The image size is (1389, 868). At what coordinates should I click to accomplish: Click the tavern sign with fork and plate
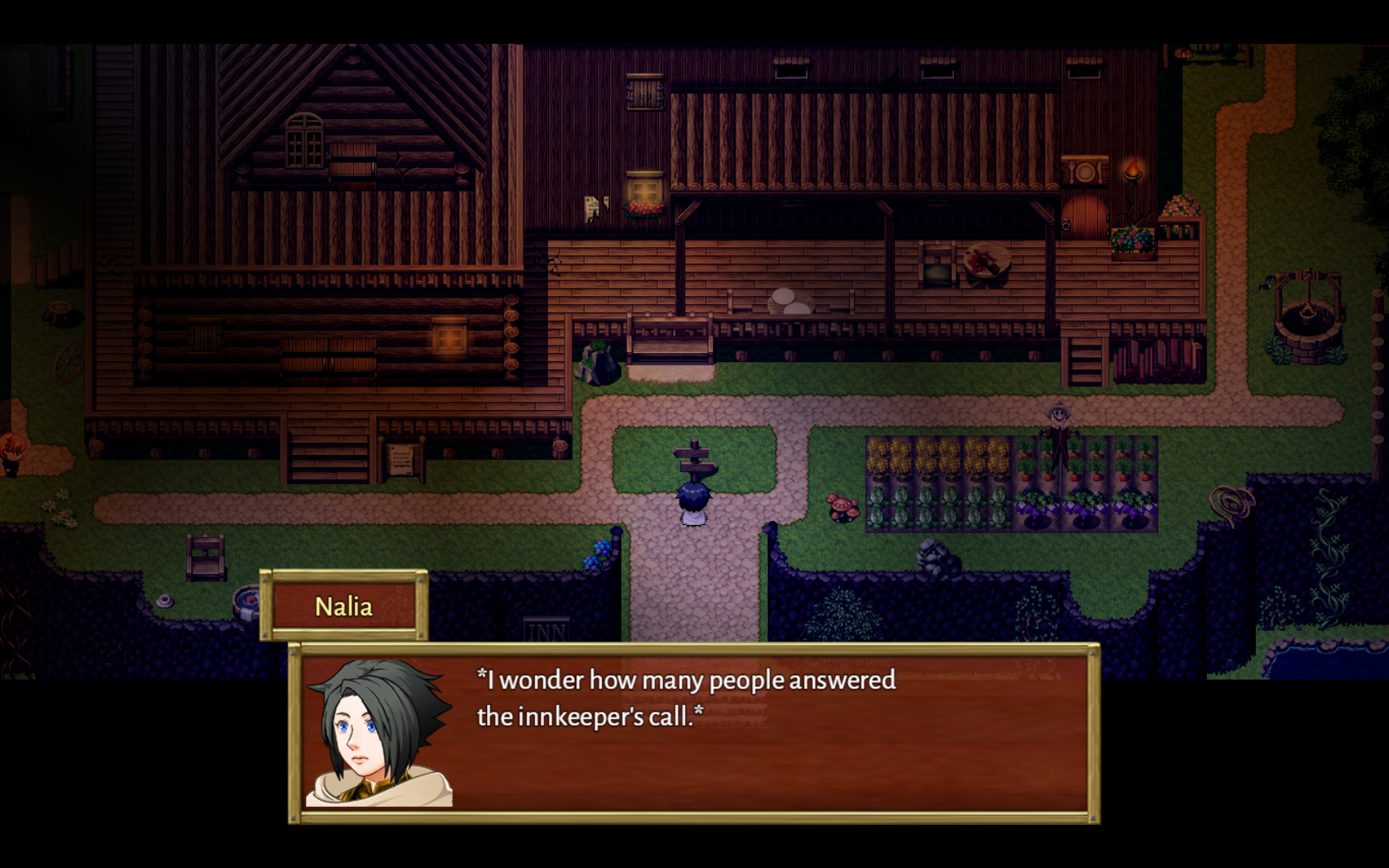[1085, 171]
